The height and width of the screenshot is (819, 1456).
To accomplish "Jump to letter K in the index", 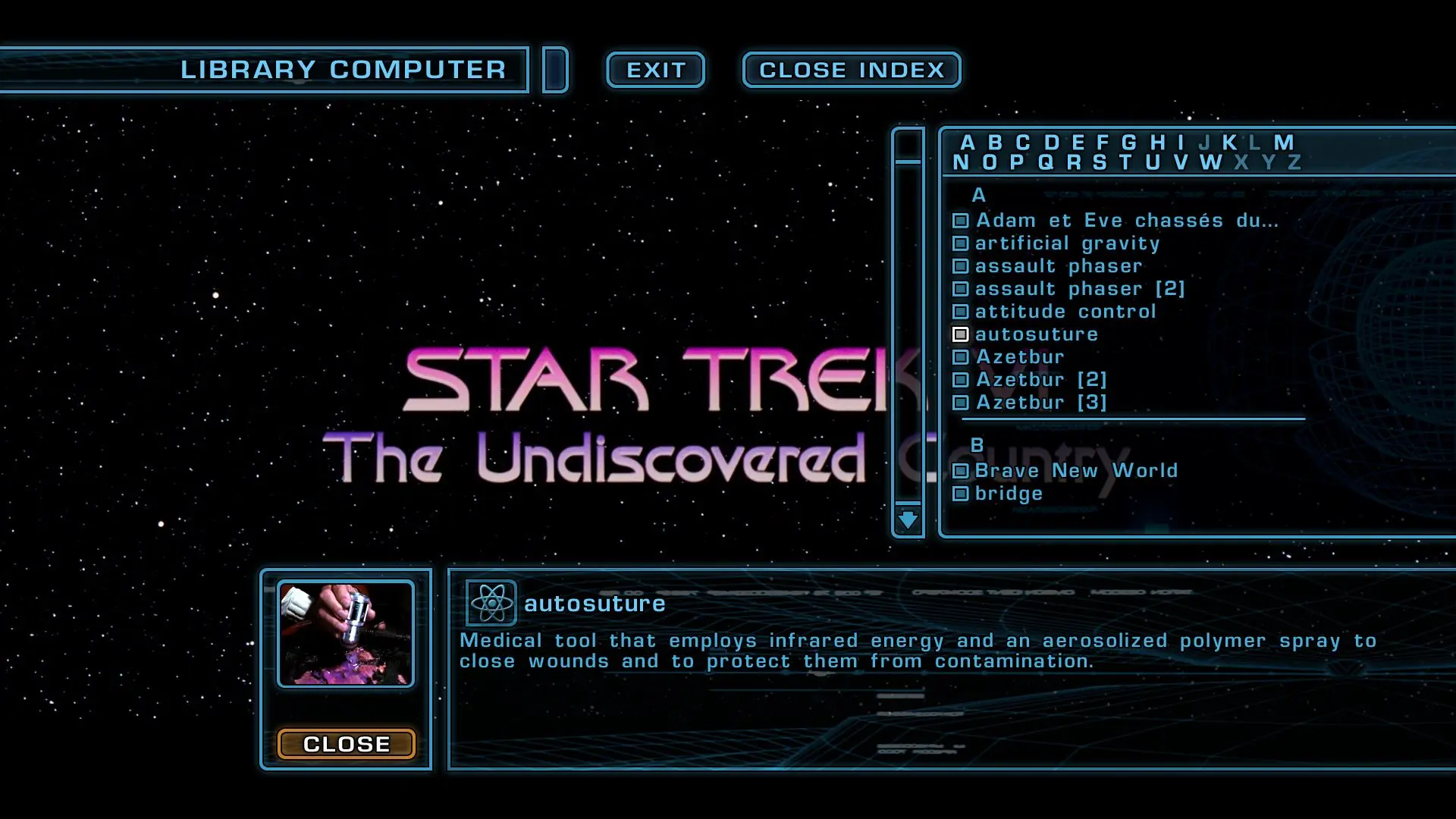I will point(1229,143).
